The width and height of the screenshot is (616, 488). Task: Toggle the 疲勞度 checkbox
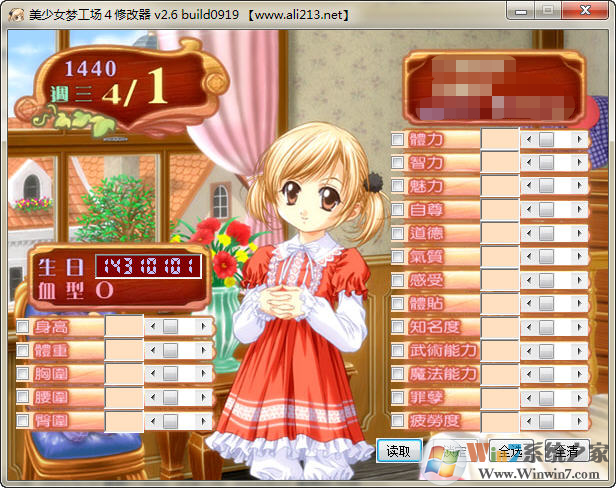(x=398, y=421)
